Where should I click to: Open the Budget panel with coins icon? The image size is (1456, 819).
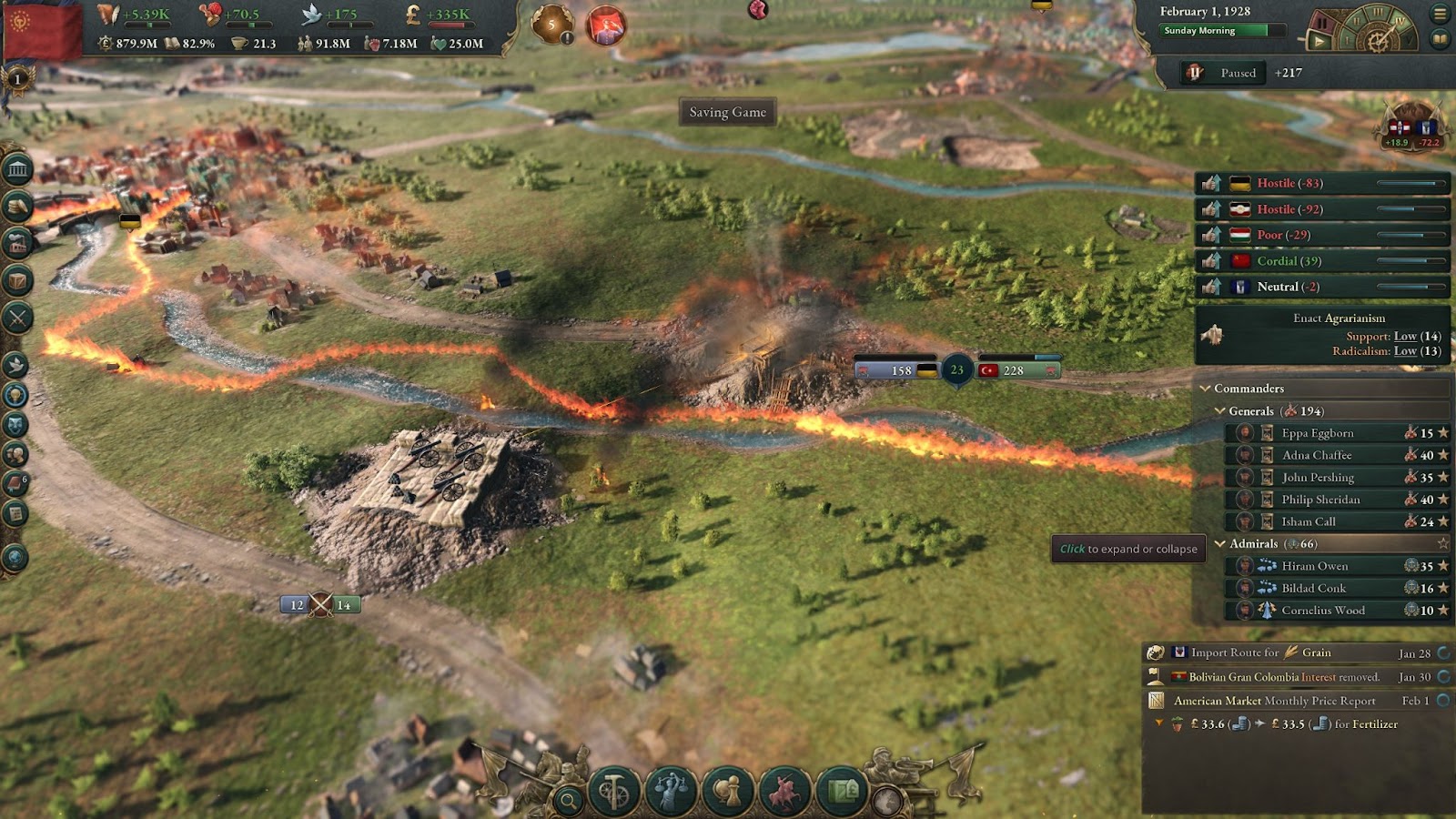[17, 207]
